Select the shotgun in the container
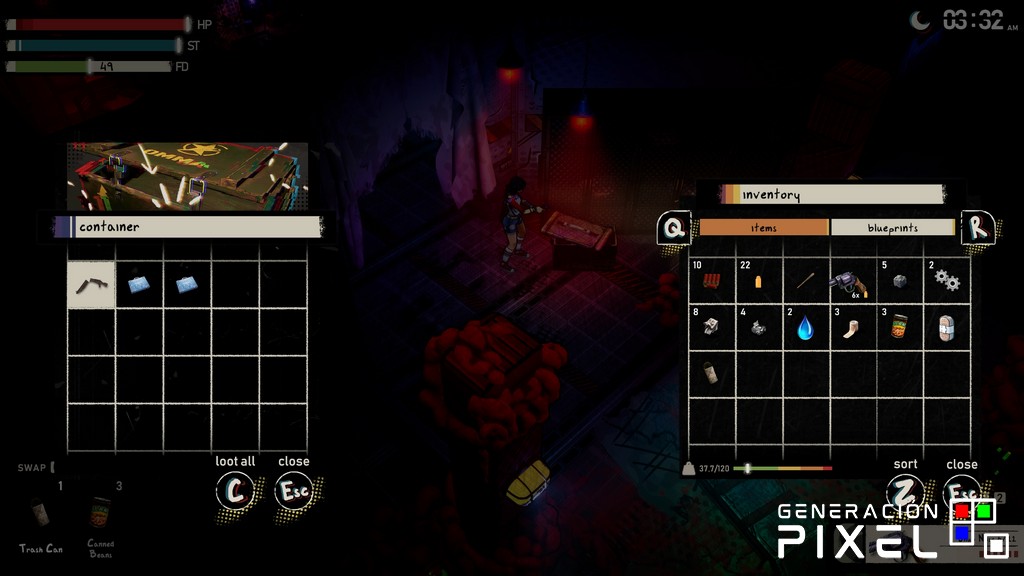The width and height of the screenshot is (1024, 576). click(x=91, y=285)
